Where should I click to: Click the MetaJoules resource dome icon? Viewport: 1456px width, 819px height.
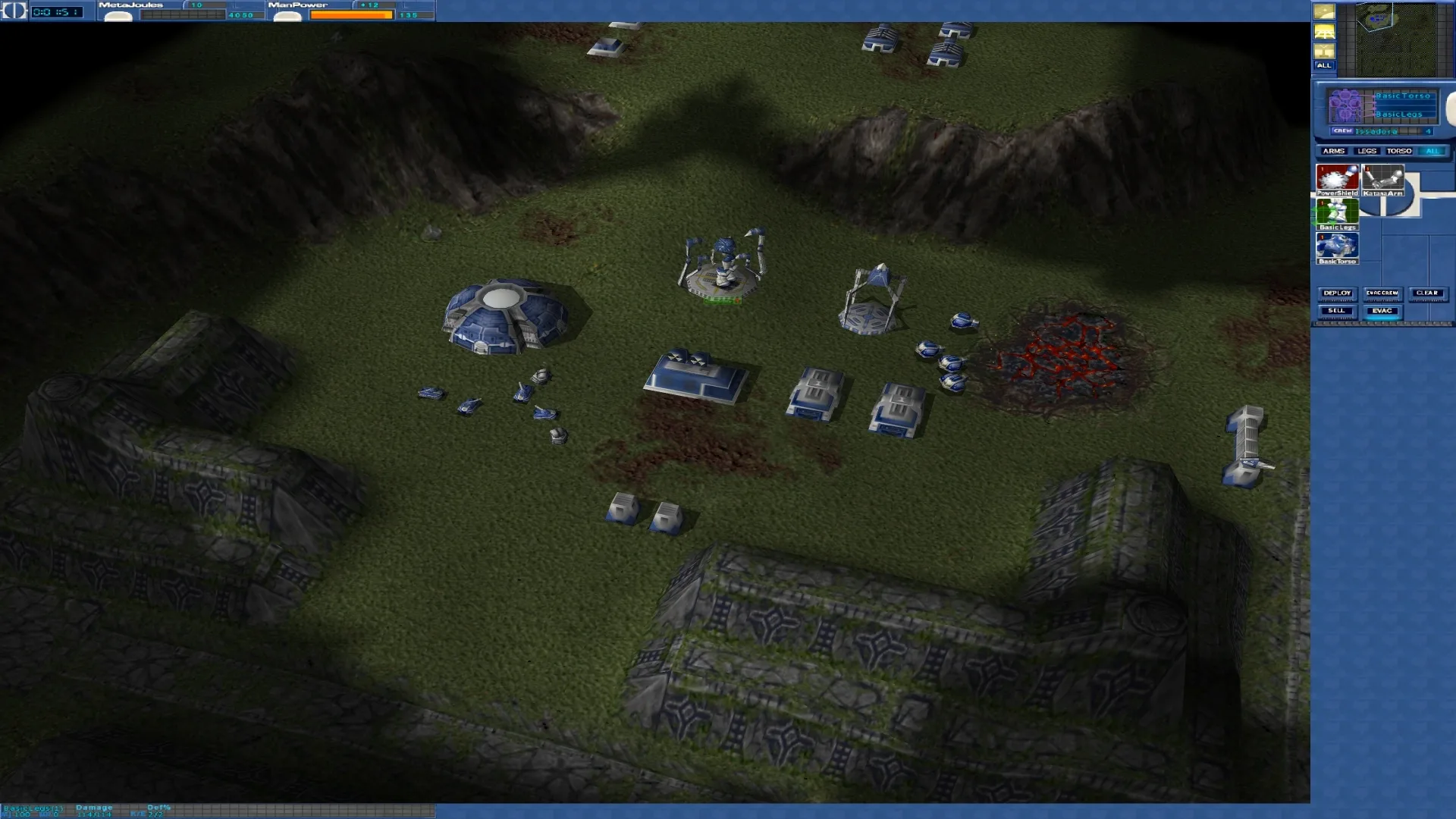tap(119, 16)
